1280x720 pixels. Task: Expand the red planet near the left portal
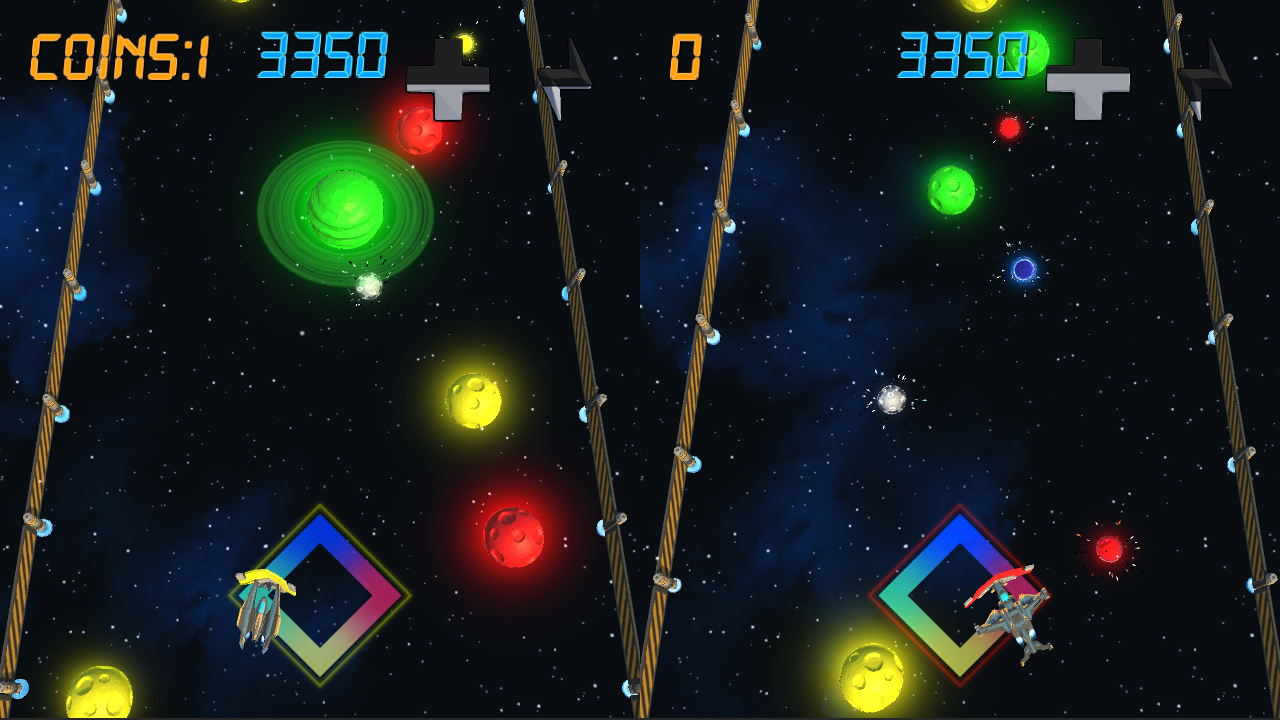coord(513,536)
